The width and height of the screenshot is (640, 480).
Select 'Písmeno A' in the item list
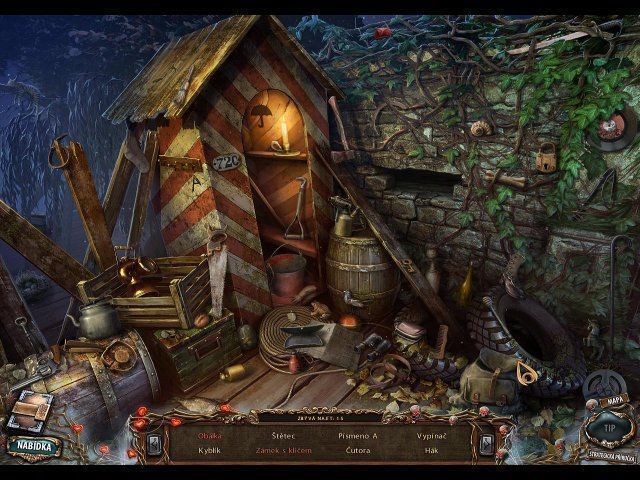pyautogui.click(x=360, y=435)
